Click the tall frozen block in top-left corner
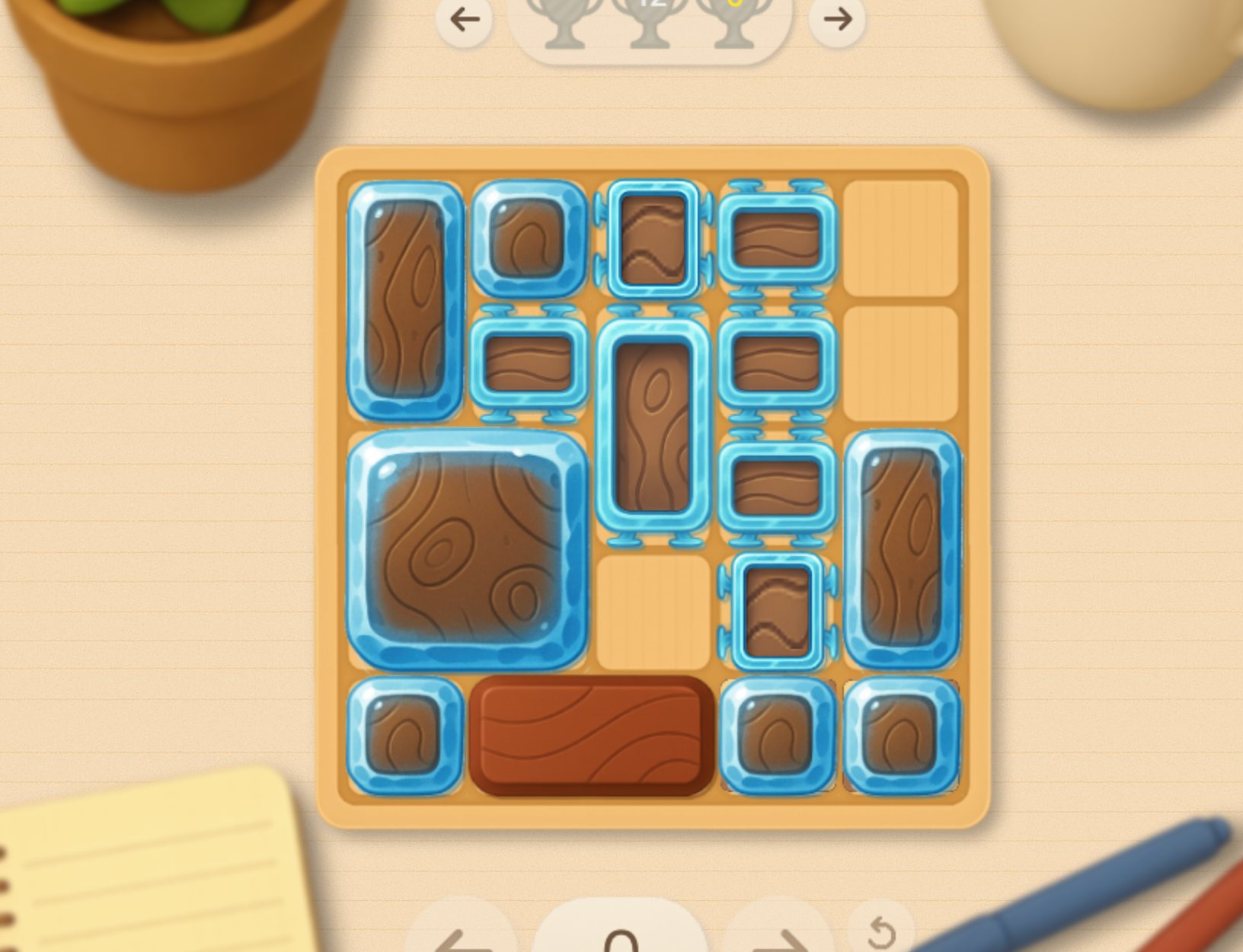1243x952 pixels. pos(404,301)
